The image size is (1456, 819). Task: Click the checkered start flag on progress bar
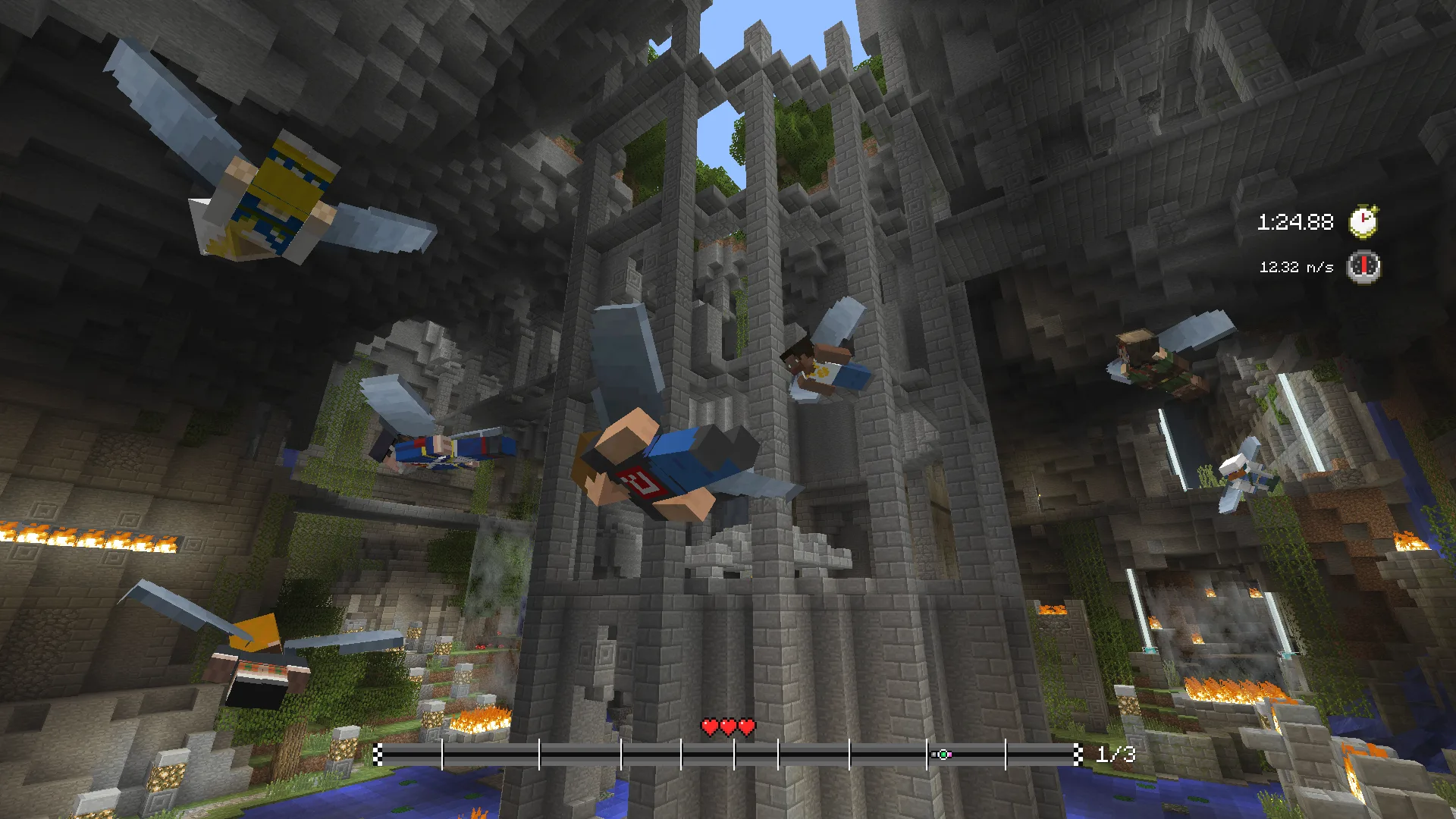(379, 755)
